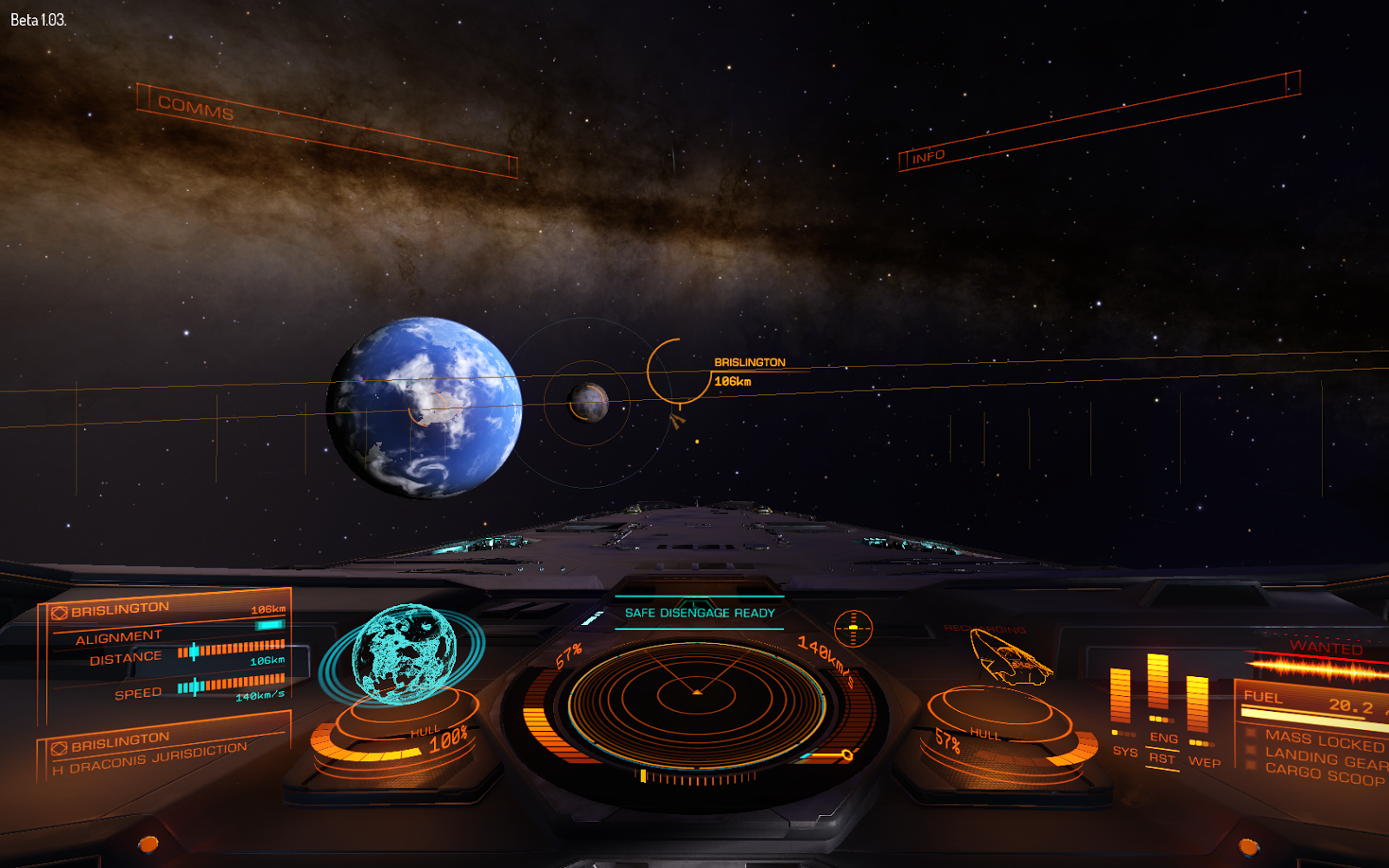Click the navigation compass indicator

[x=852, y=628]
